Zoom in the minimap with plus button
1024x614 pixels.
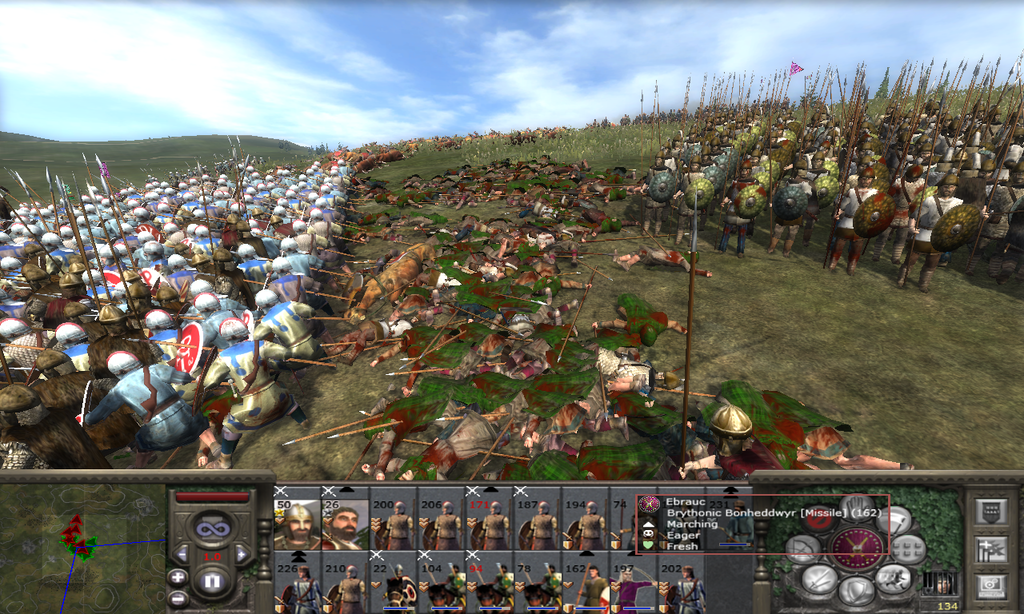(x=177, y=577)
